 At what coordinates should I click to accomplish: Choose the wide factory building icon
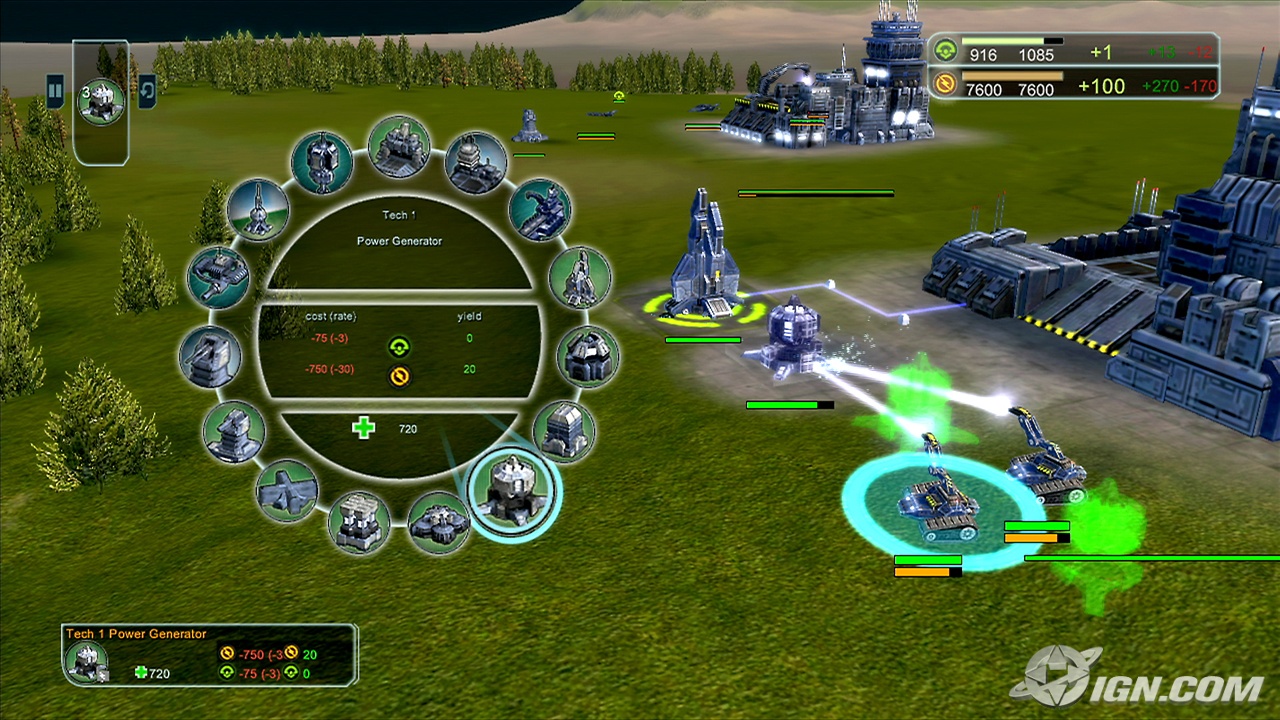tap(400, 146)
